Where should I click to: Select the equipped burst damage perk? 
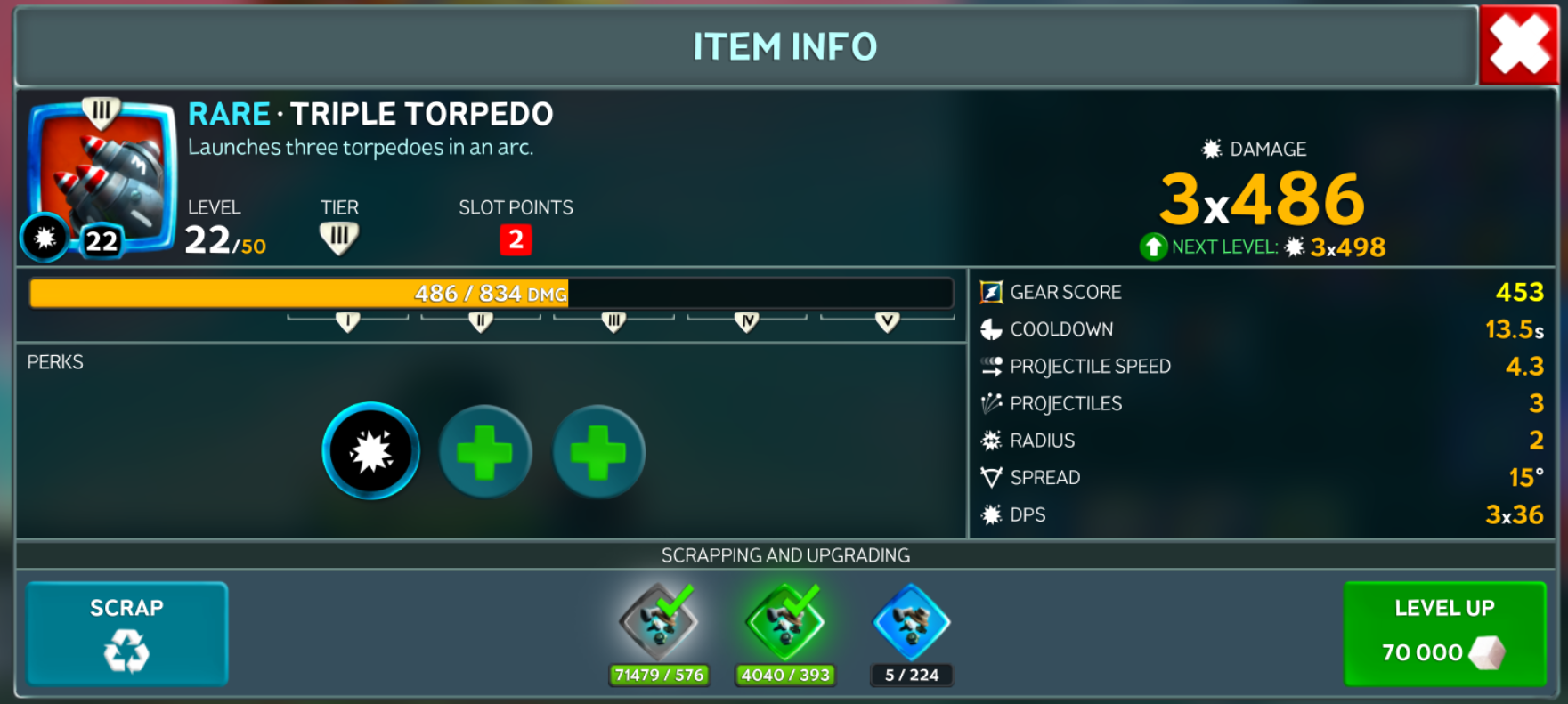click(370, 451)
